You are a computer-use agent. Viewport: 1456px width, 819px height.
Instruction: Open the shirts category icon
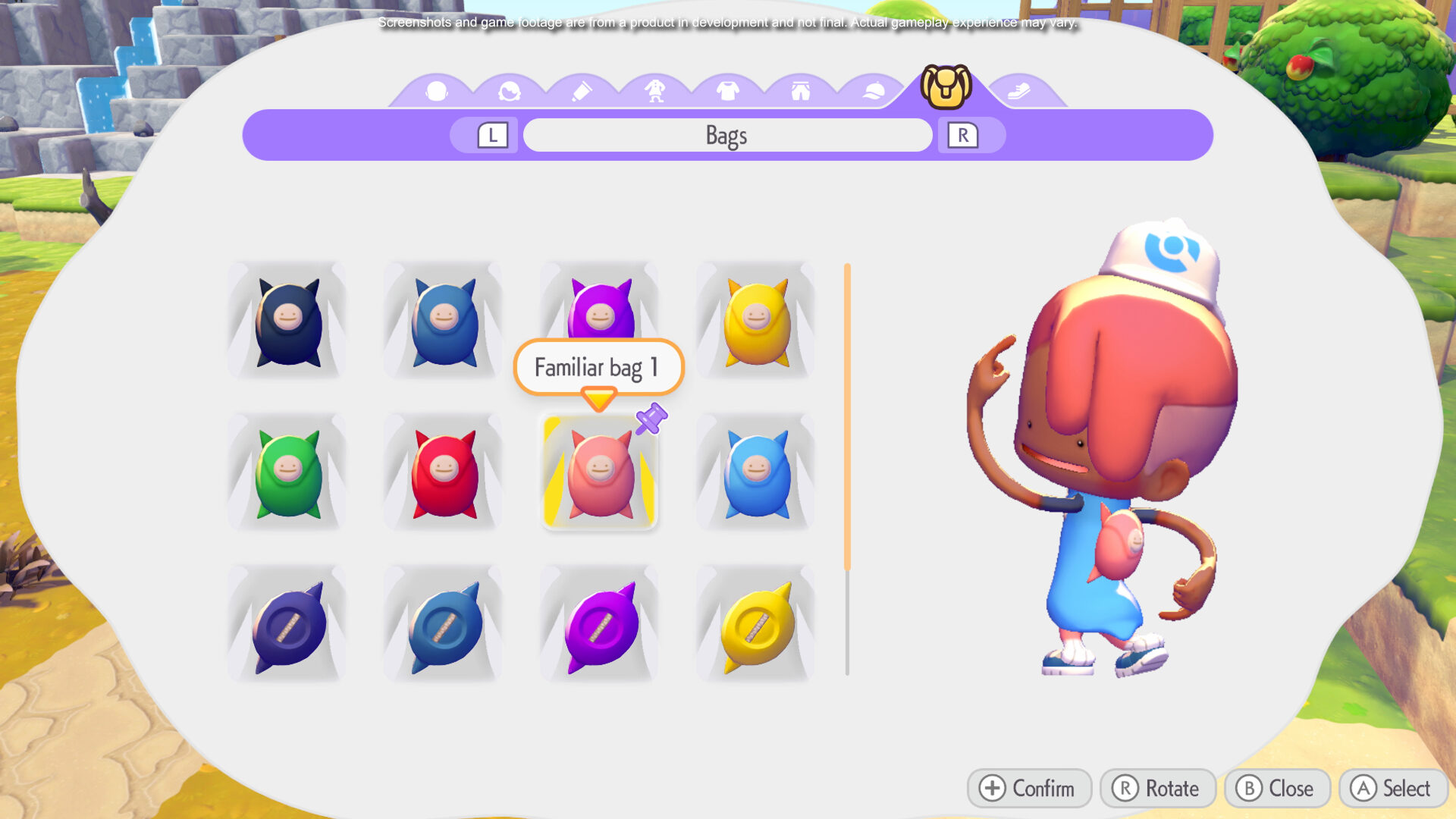tap(726, 89)
